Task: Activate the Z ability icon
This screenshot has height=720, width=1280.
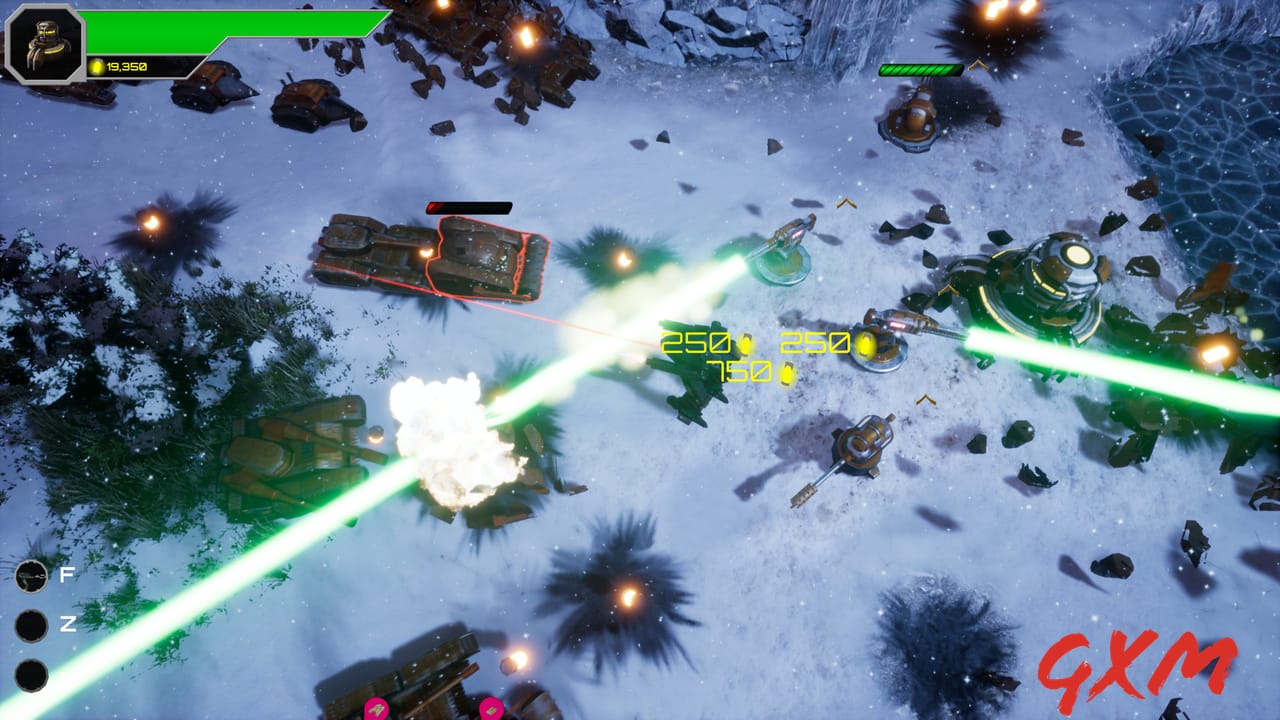Action: click(x=31, y=625)
